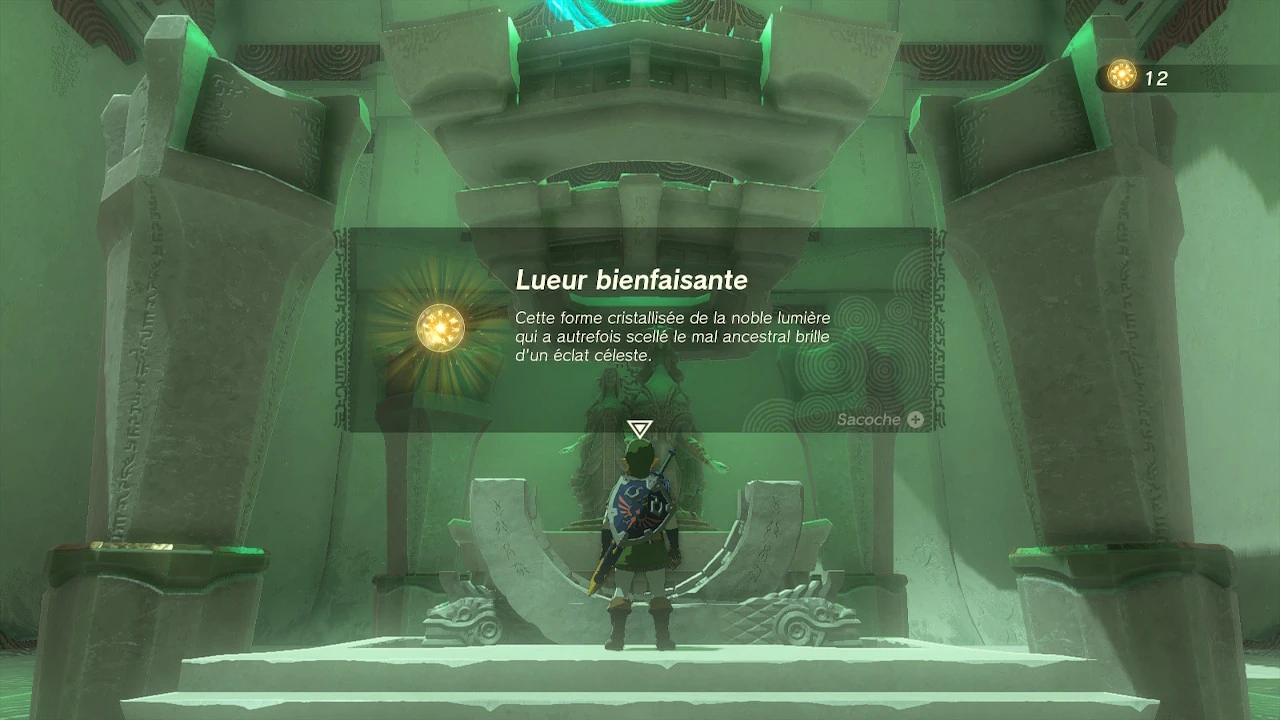Click the Sacoche label on the dialog
The width and height of the screenshot is (1280, 720).
coord(868,419)
